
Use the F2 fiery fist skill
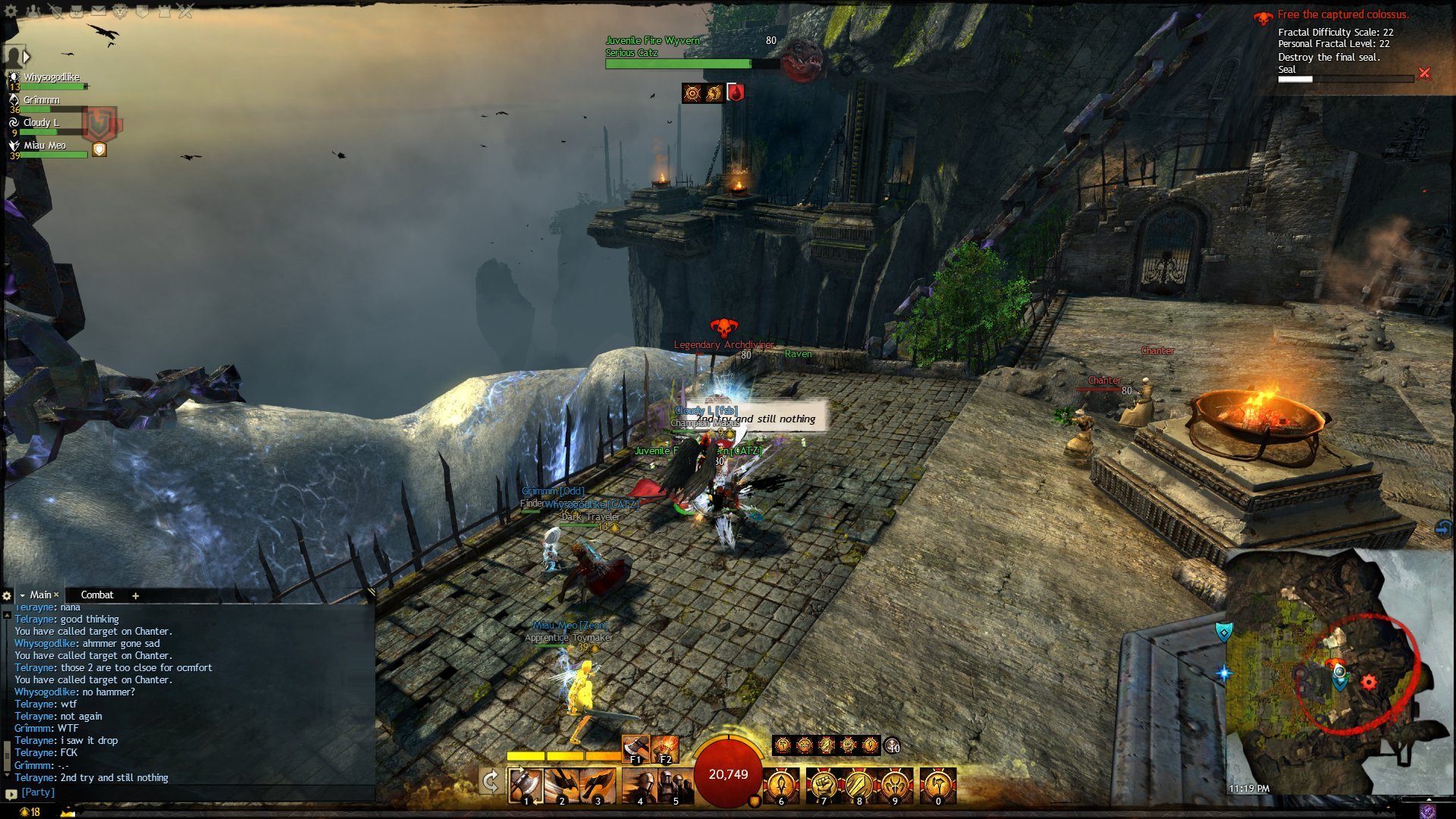point(665,749)
